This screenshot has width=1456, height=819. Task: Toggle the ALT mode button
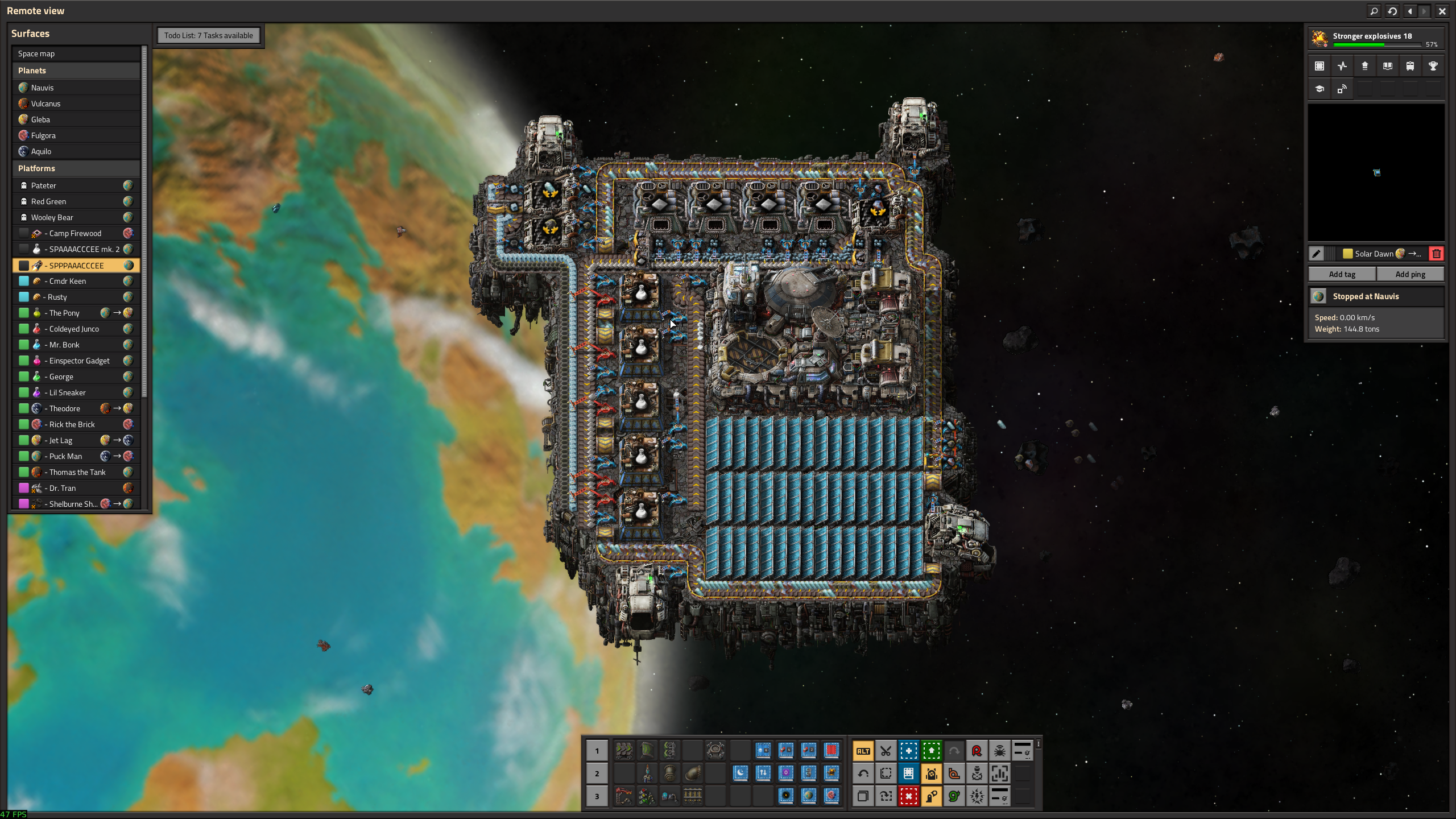[x=863, y=751]
